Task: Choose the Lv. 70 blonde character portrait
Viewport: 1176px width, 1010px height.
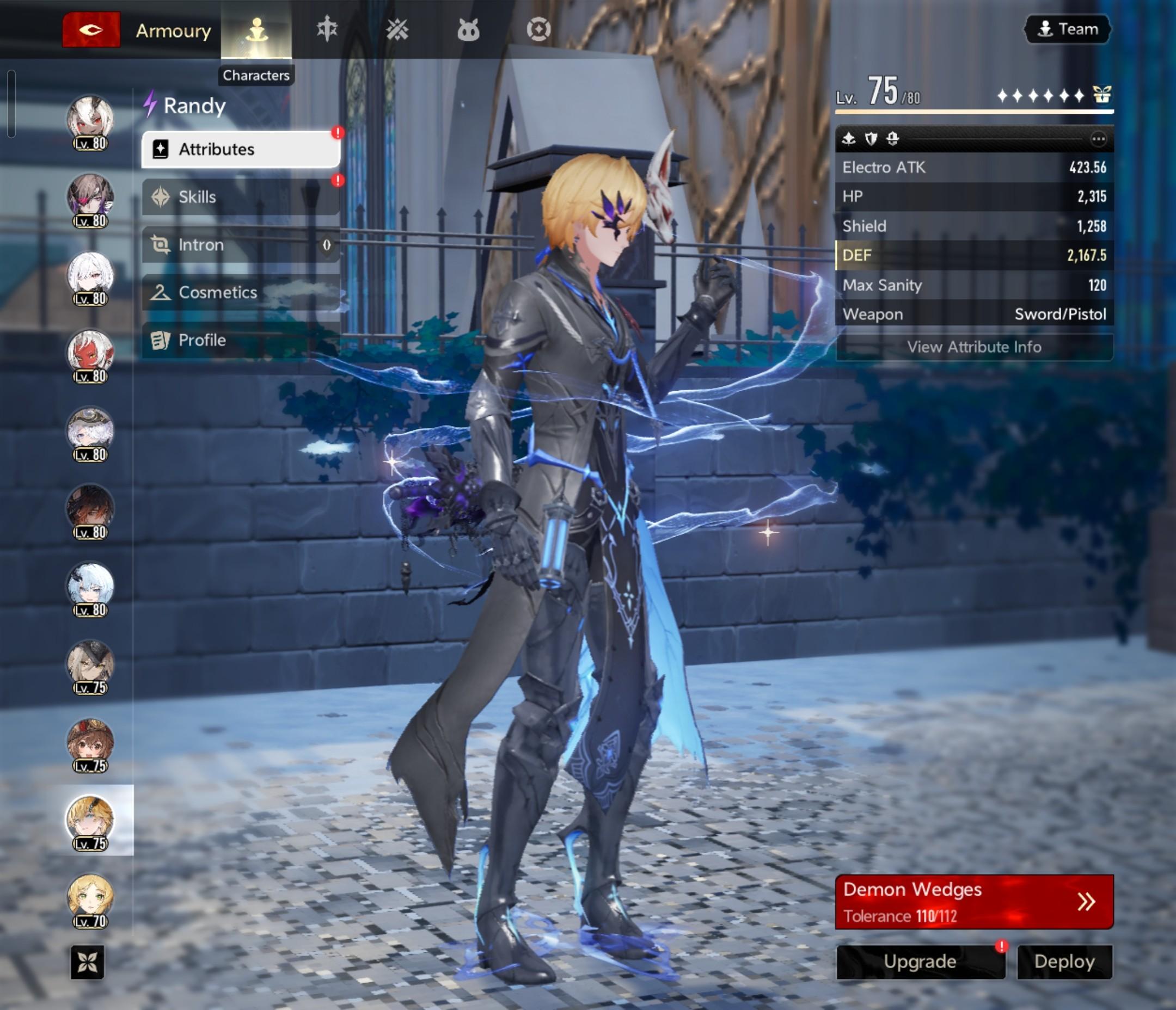Action: click(x=90, y=900)
